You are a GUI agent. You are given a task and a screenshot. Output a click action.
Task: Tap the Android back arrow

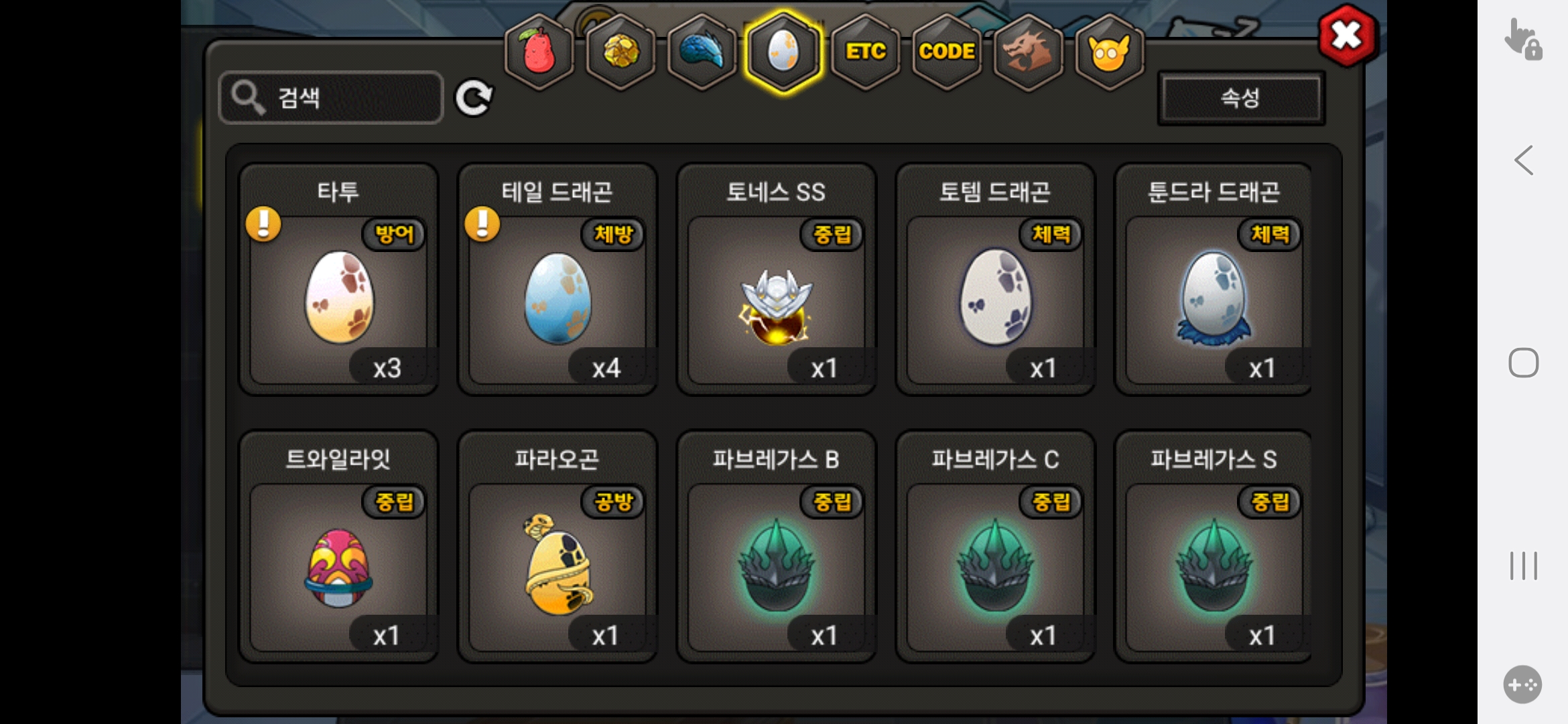pyautogui.click(x=1523, y=161)
